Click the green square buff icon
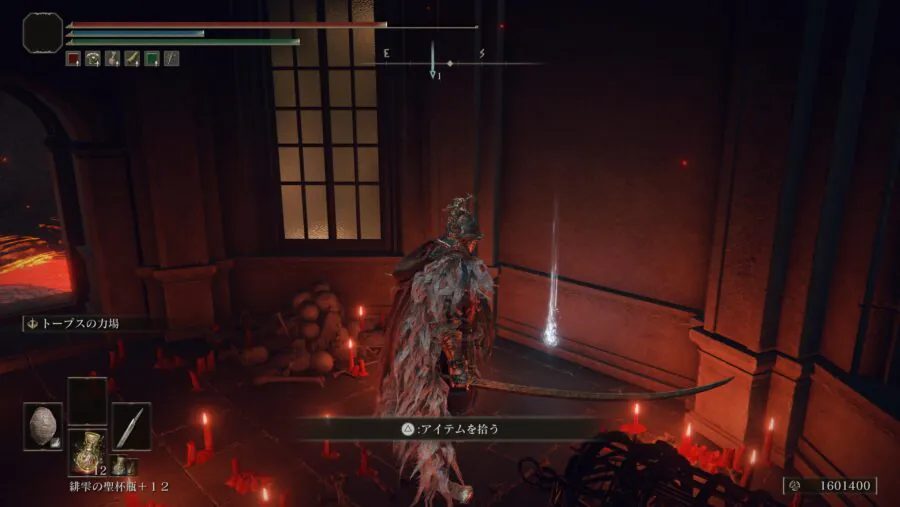Image resolution: width=900 pixels, height=507 pixels. (x=151, y=59)
